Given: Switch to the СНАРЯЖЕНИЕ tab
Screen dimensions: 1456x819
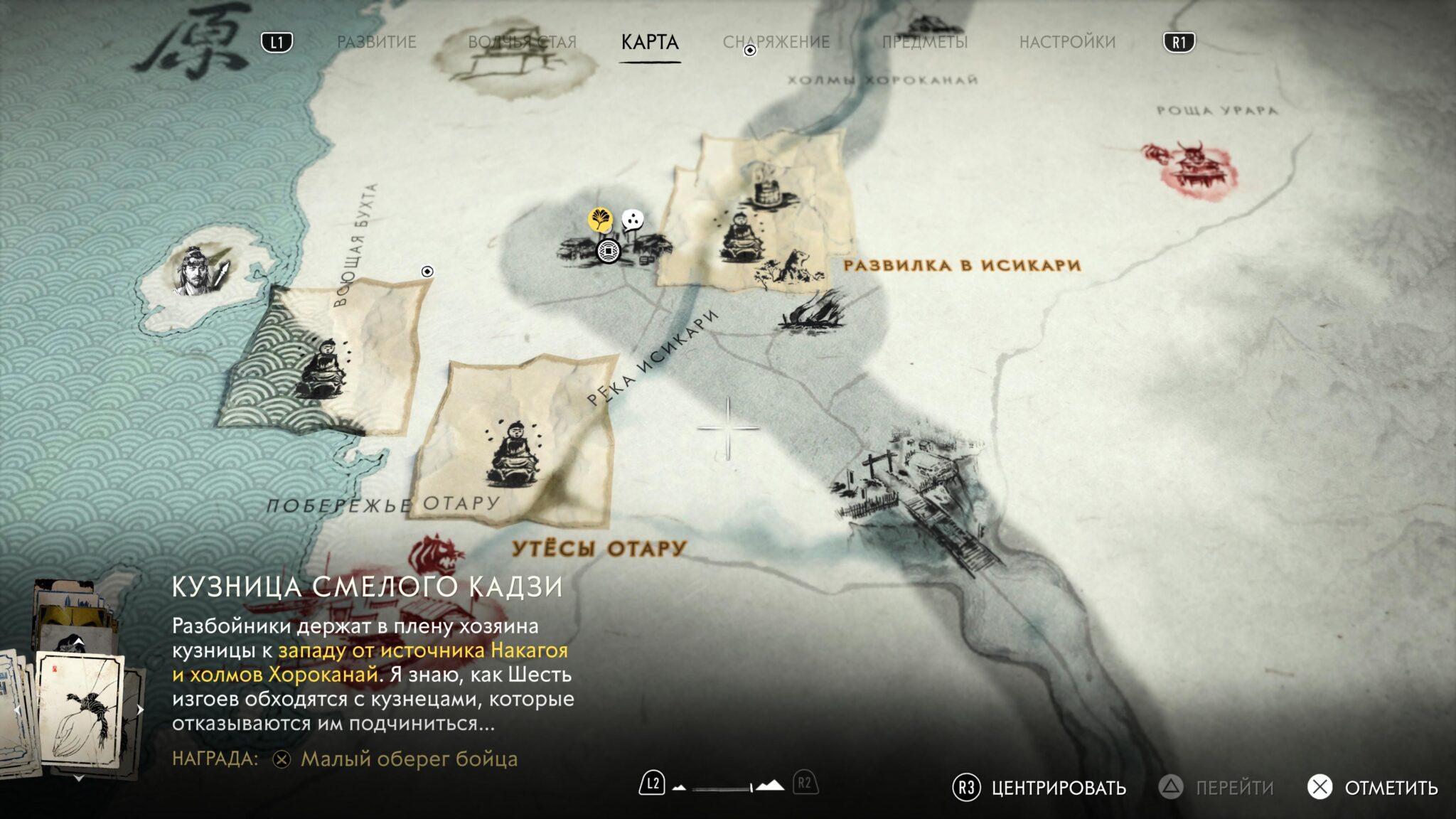Looking at the screenshot, I should coord(776,42).
